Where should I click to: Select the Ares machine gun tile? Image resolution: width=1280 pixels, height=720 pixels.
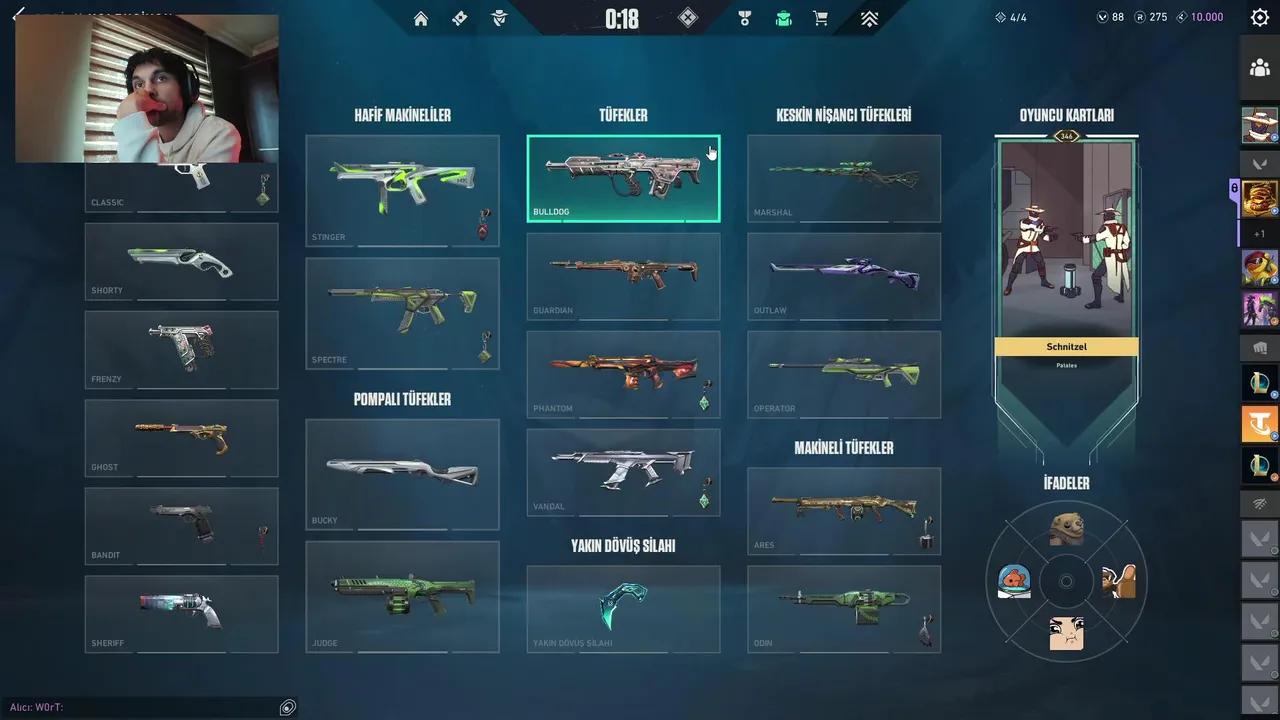pyautogui.click(x=844, y=511)
